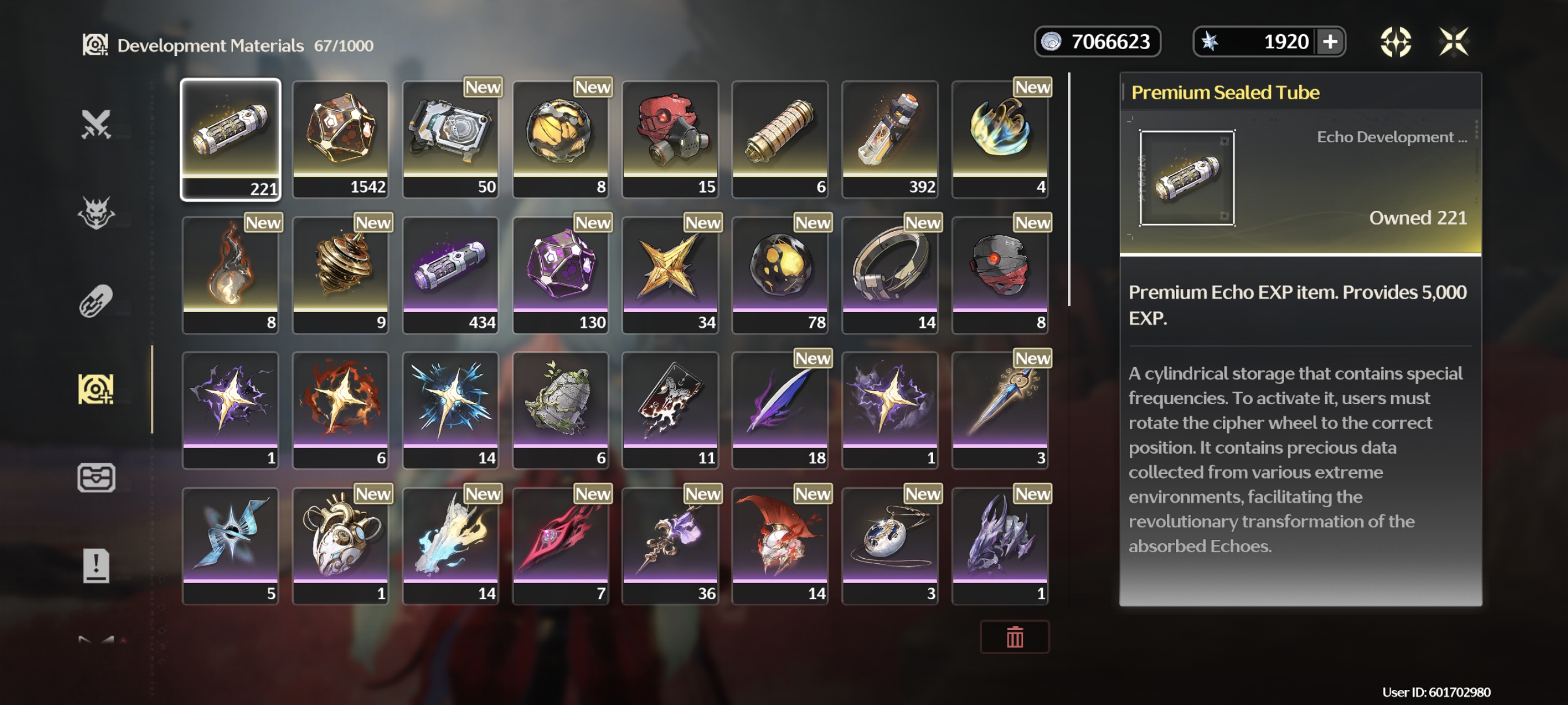
Task: Open the Echoes demon-mask tab
Action: (96, 212)
